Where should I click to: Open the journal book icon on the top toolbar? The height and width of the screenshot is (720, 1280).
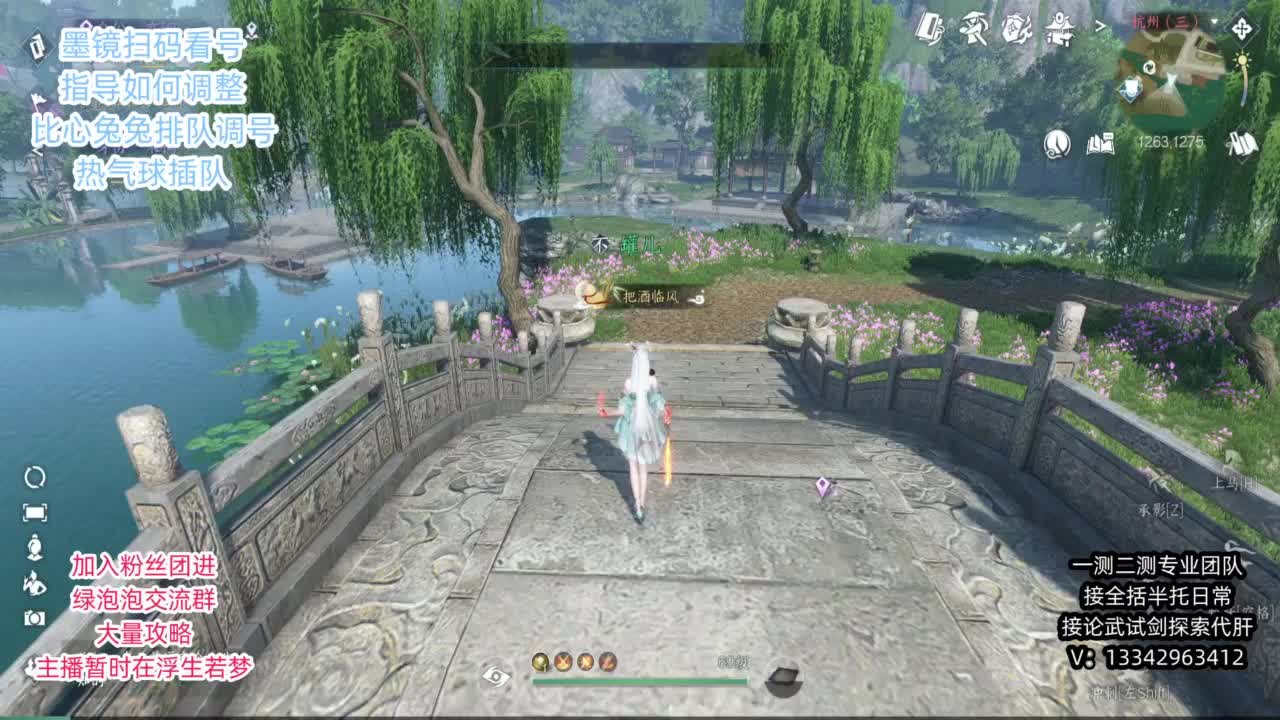930,30
